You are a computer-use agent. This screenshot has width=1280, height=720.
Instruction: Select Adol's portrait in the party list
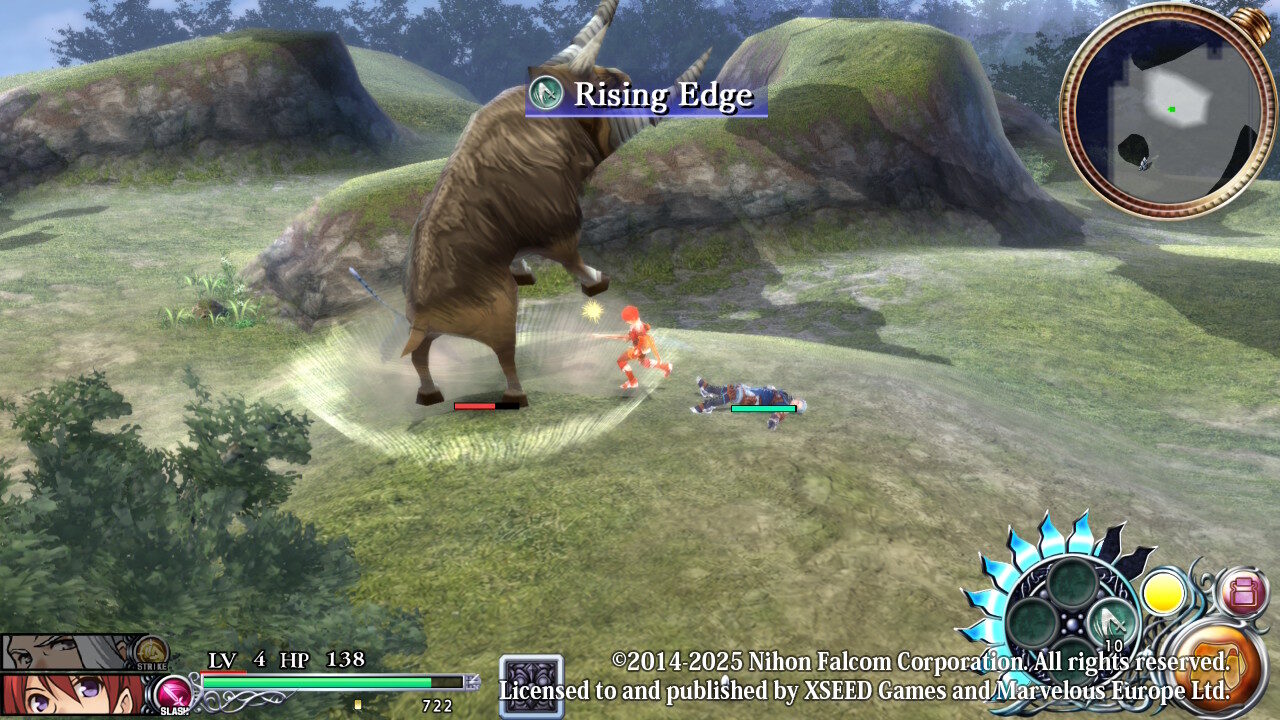point(60,694)
